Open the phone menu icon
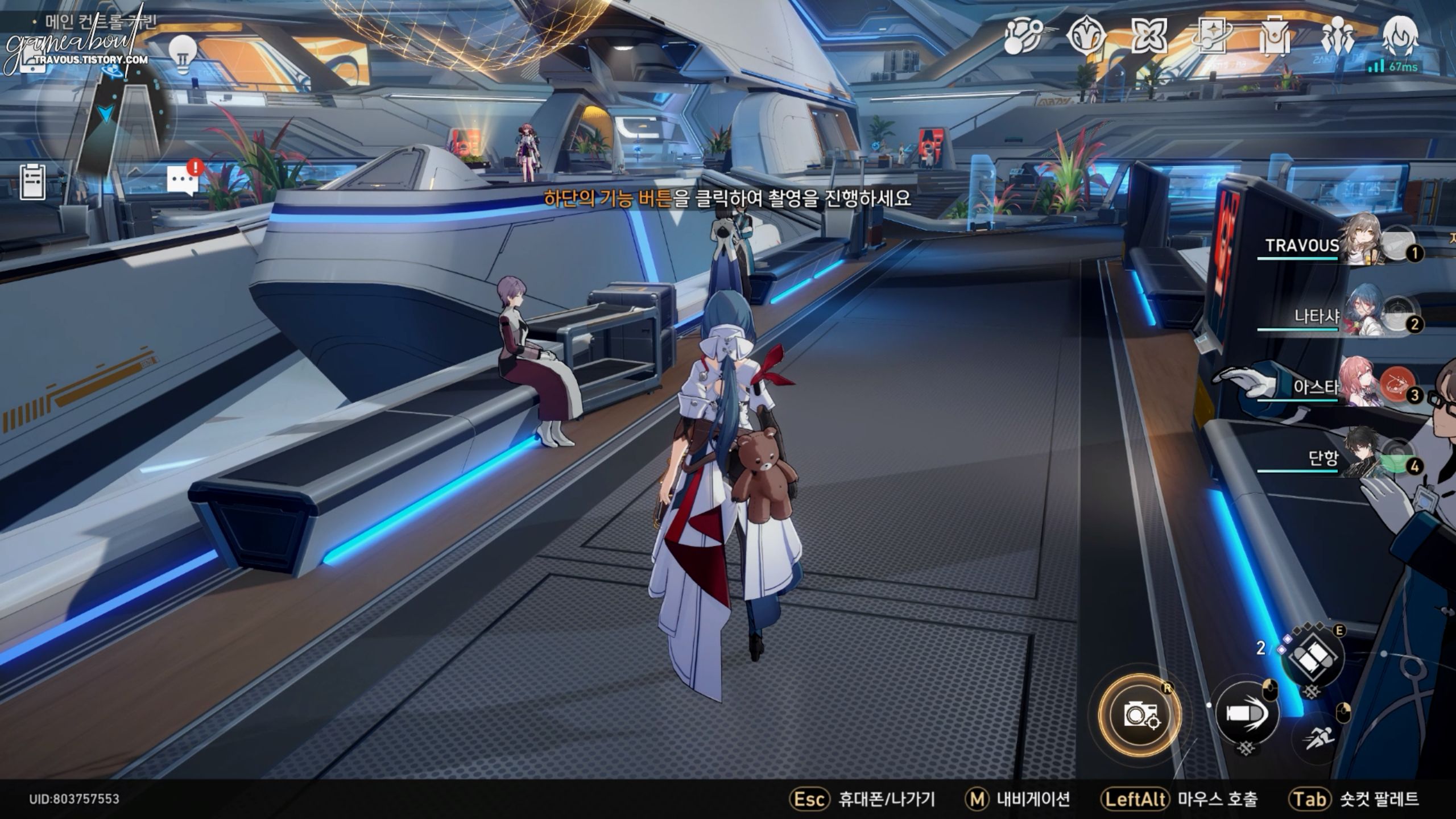The width and height of the screenshot is (1456, 819). (x=32, y=61)
